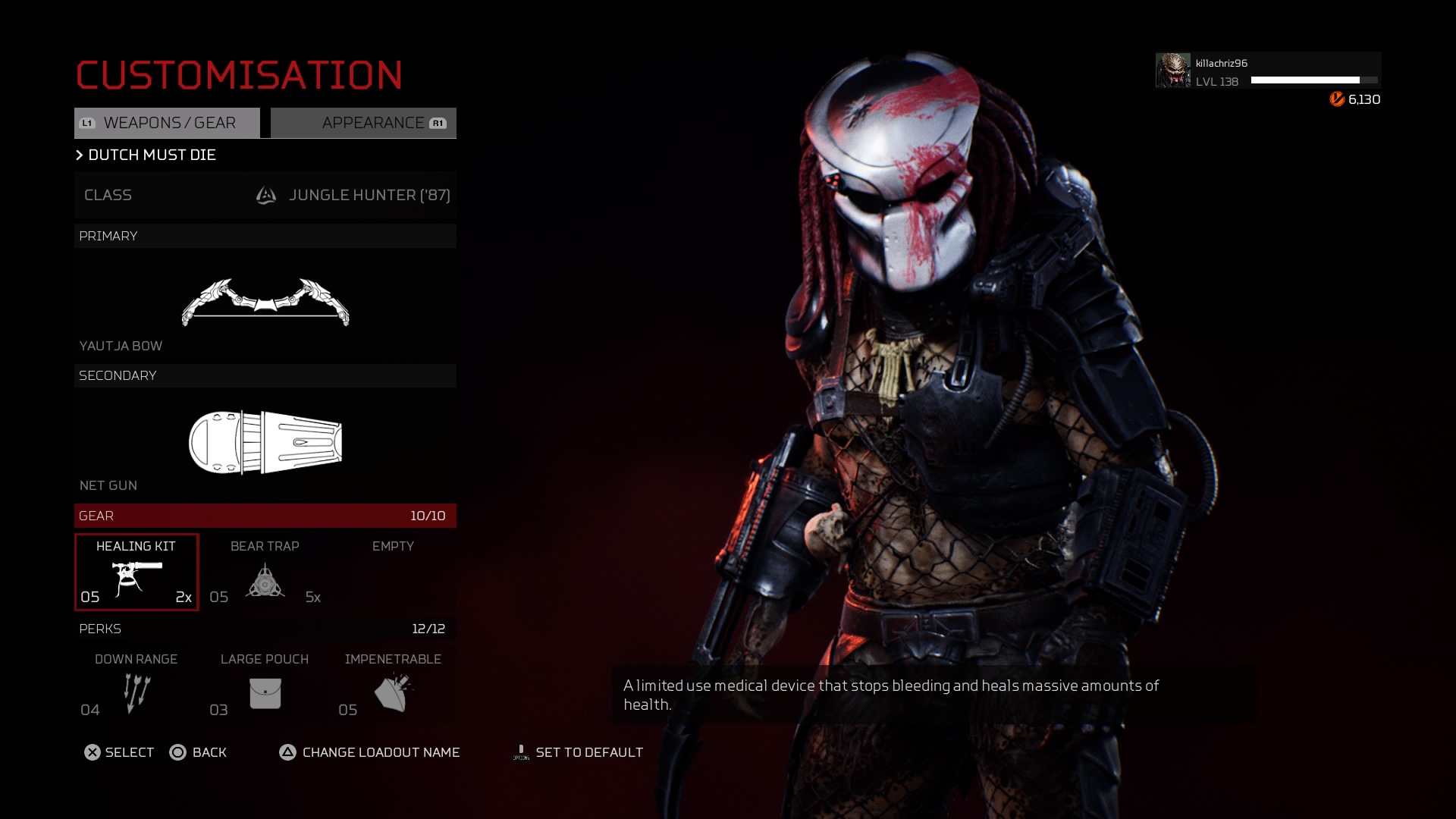Select the Net Gun secondary weapon slot

pyautogui.click(x=265, y=443)
